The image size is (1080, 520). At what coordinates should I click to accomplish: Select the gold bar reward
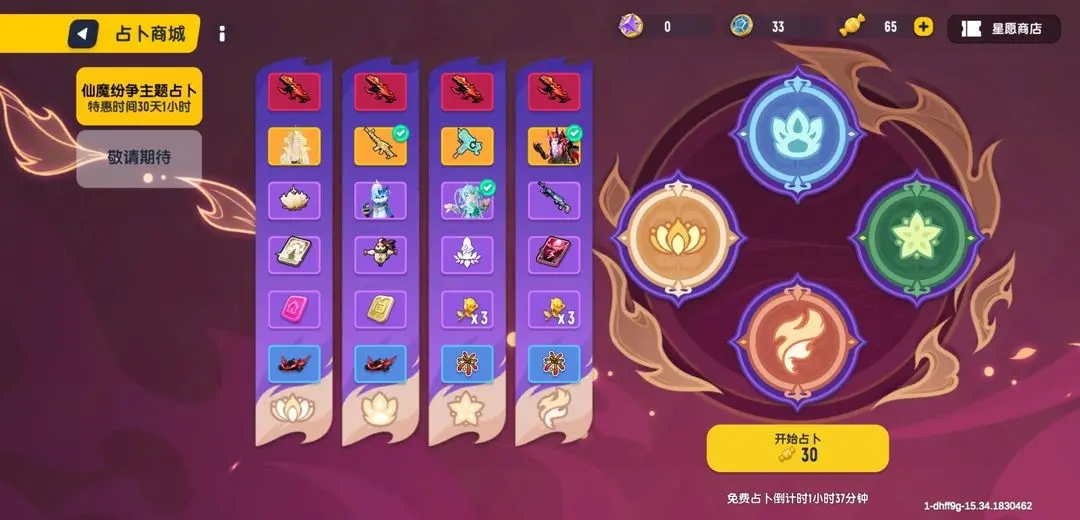380,309
